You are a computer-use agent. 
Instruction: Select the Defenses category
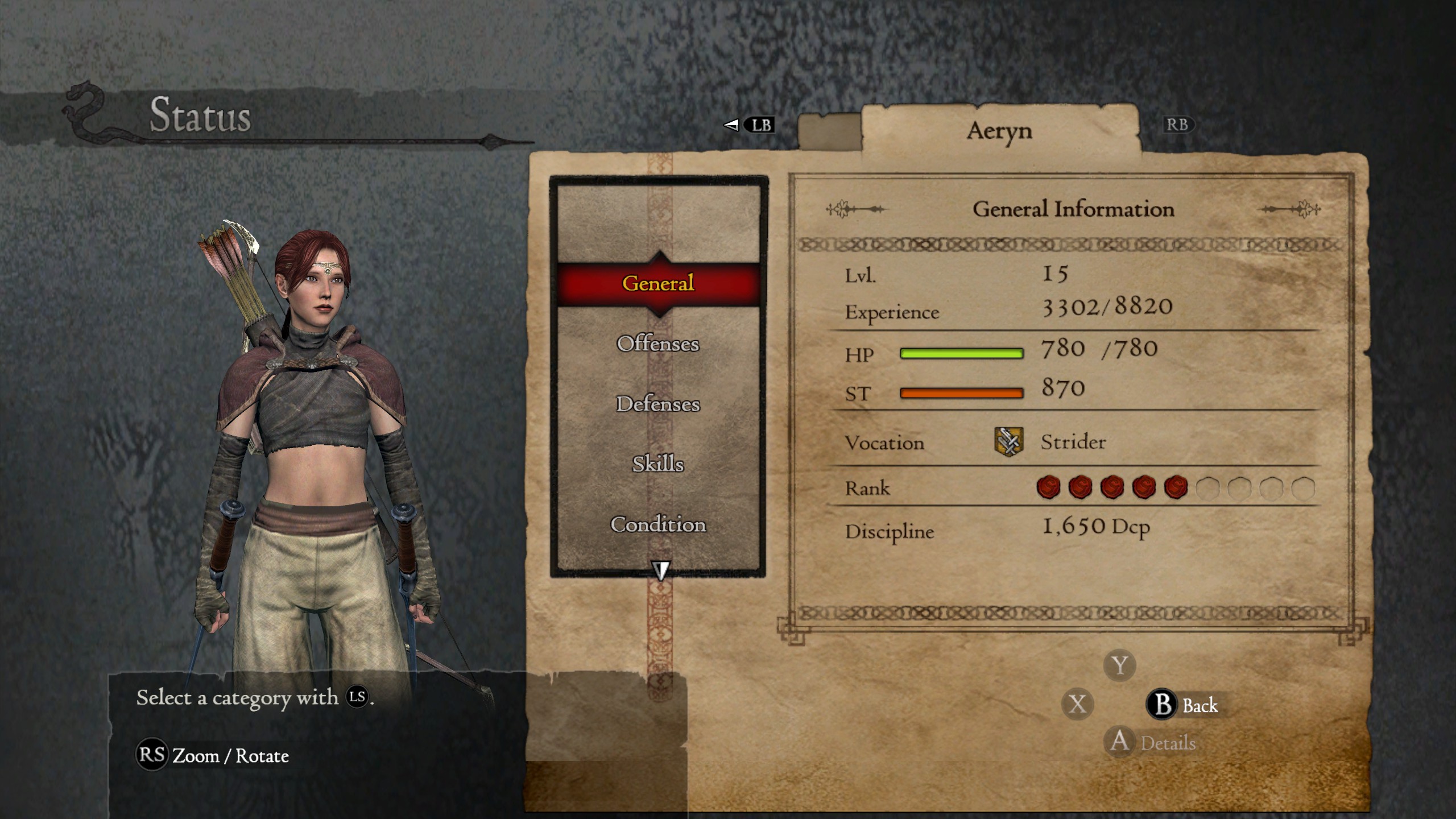click(x=658, y=405)
